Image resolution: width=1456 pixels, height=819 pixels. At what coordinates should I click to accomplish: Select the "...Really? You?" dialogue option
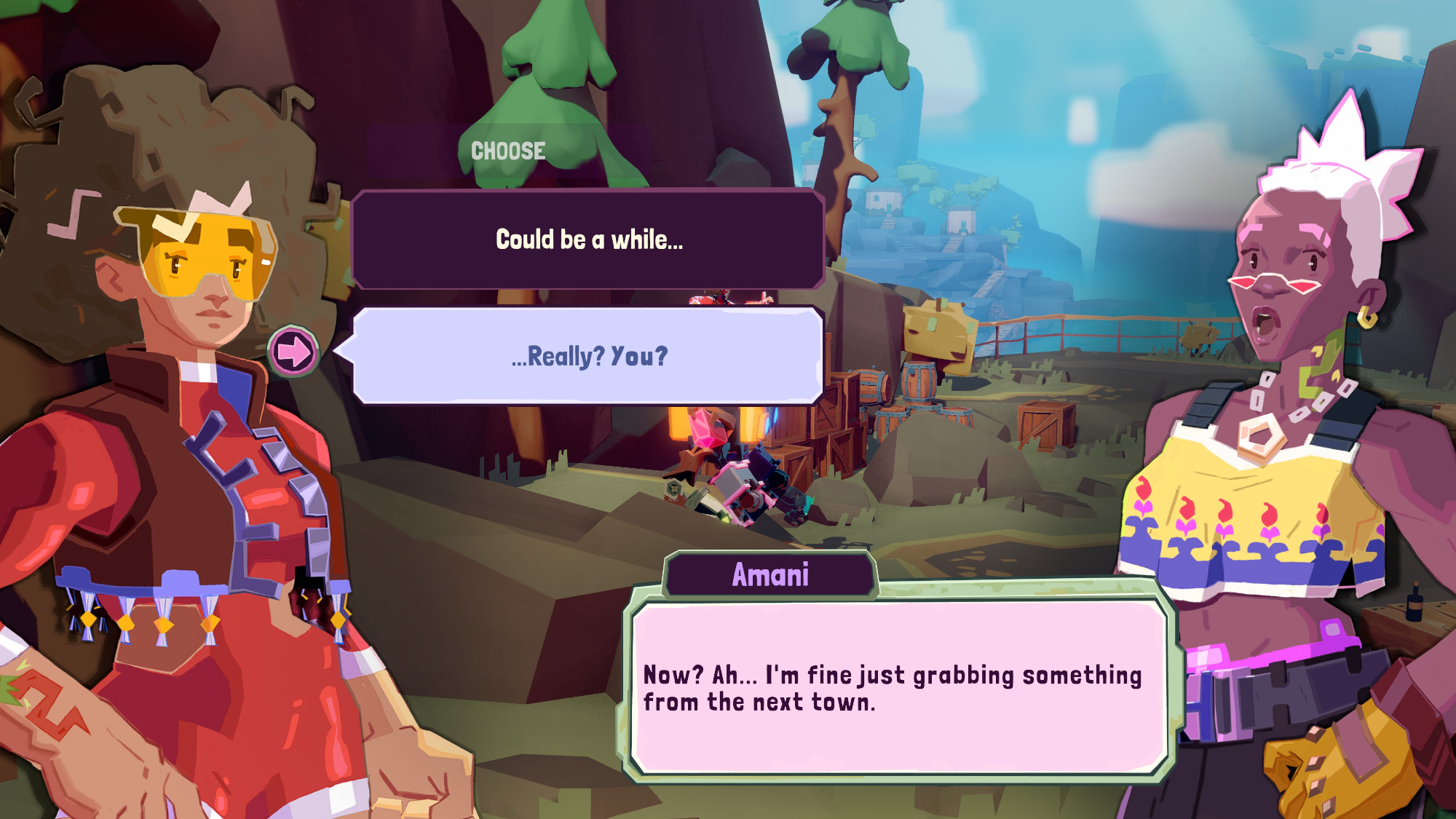[588, 356]
